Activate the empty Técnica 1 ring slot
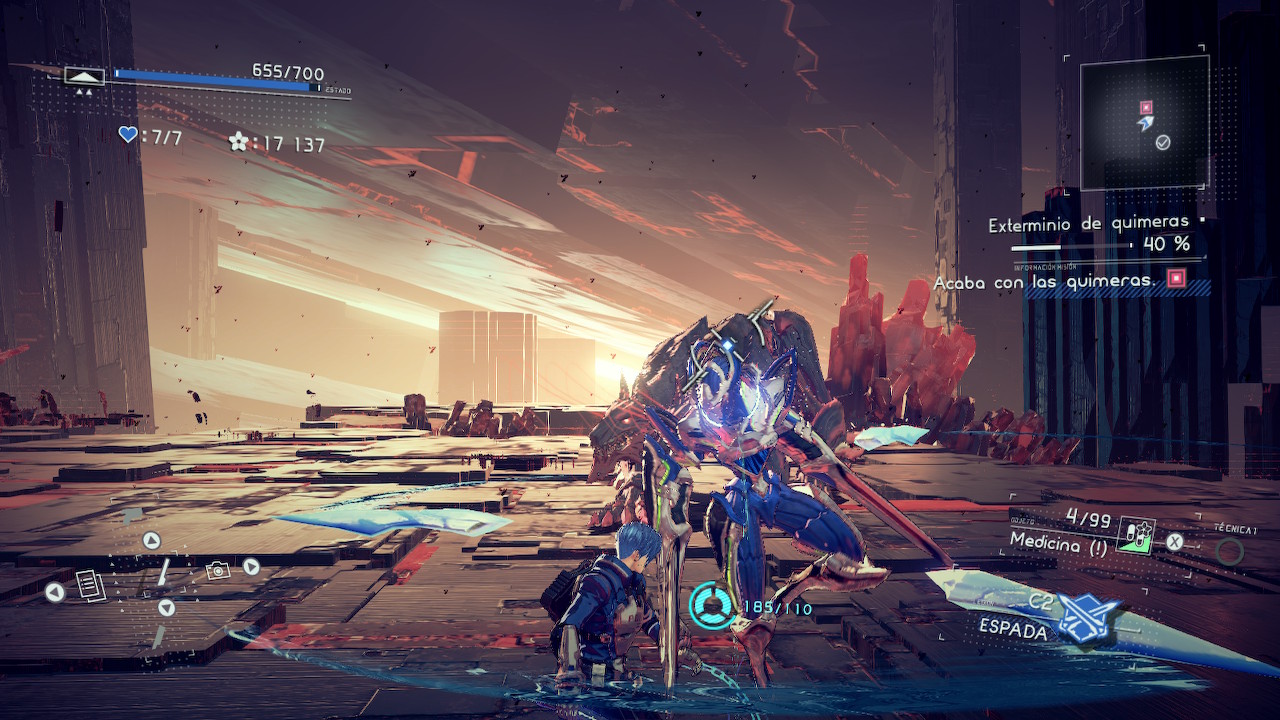 coord(1229,551)
